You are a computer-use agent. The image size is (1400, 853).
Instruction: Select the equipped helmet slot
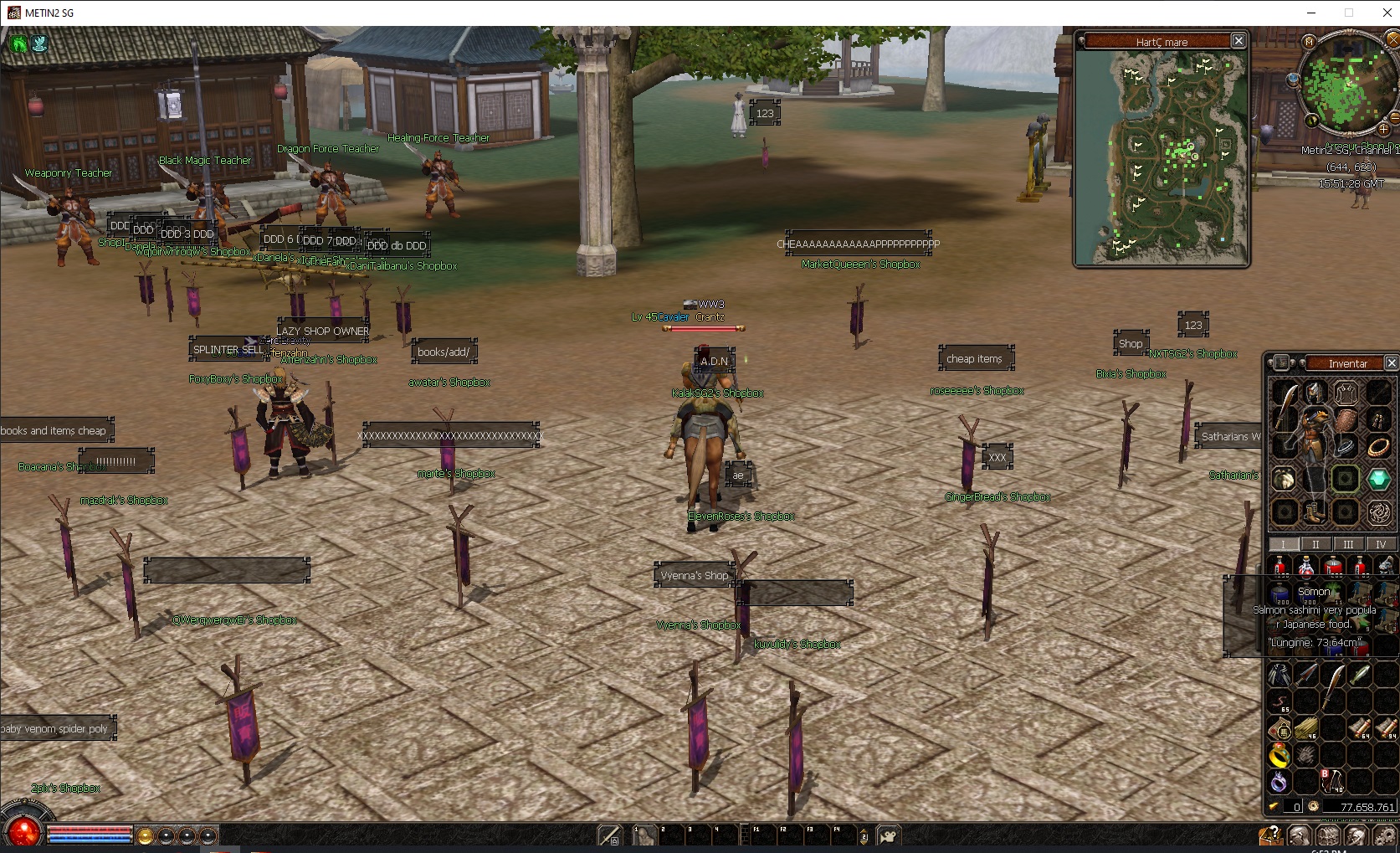pos(1315,393)
